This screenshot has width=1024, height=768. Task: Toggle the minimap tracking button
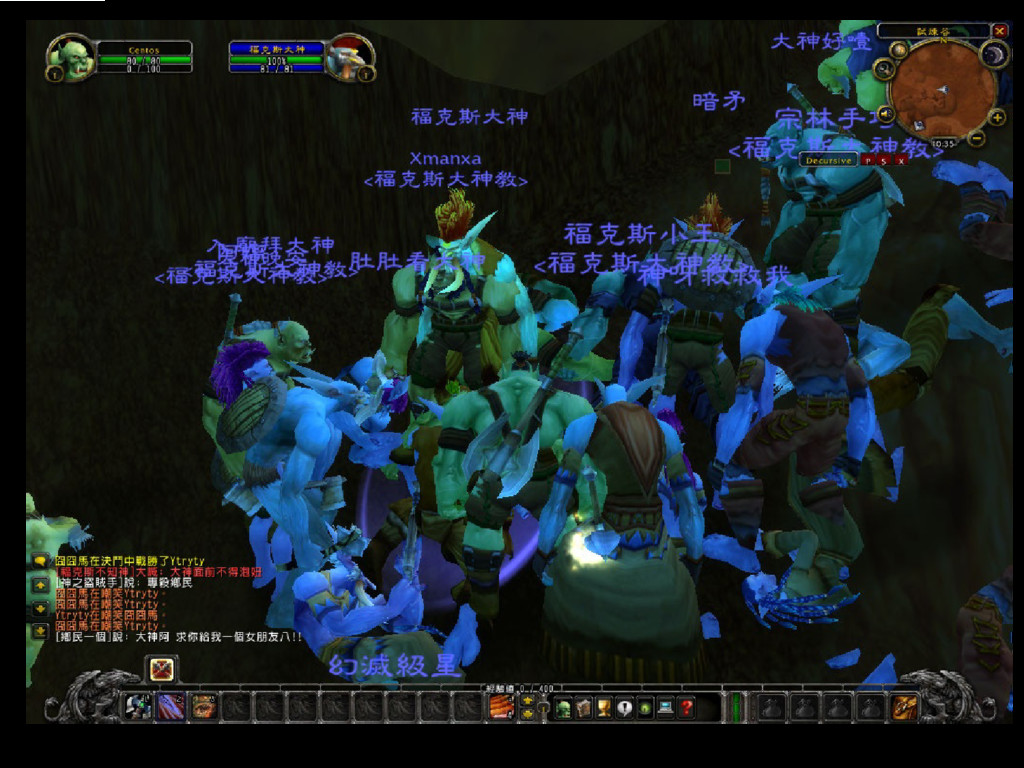883,70
